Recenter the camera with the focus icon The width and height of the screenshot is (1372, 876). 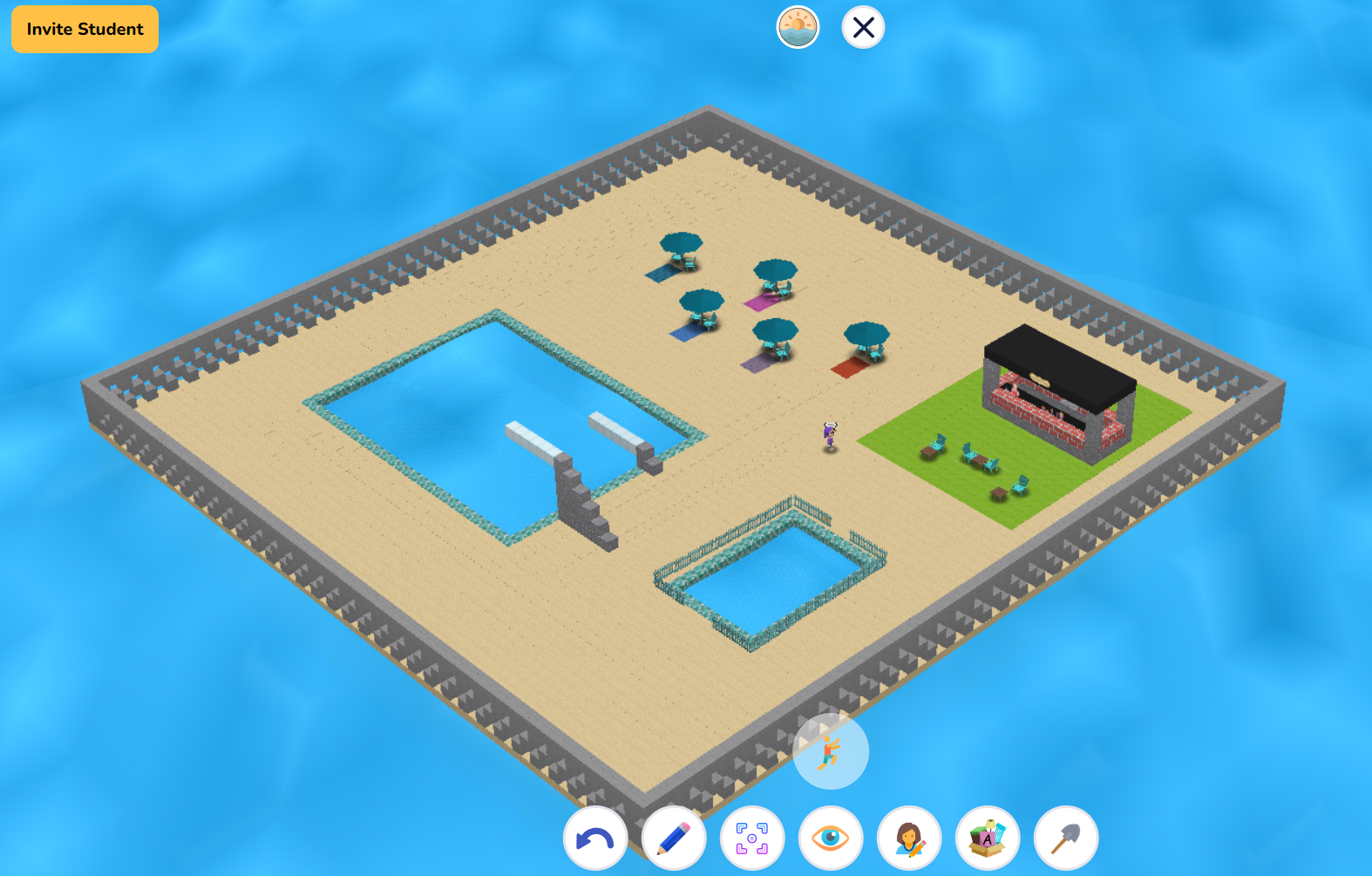point(752,838)
